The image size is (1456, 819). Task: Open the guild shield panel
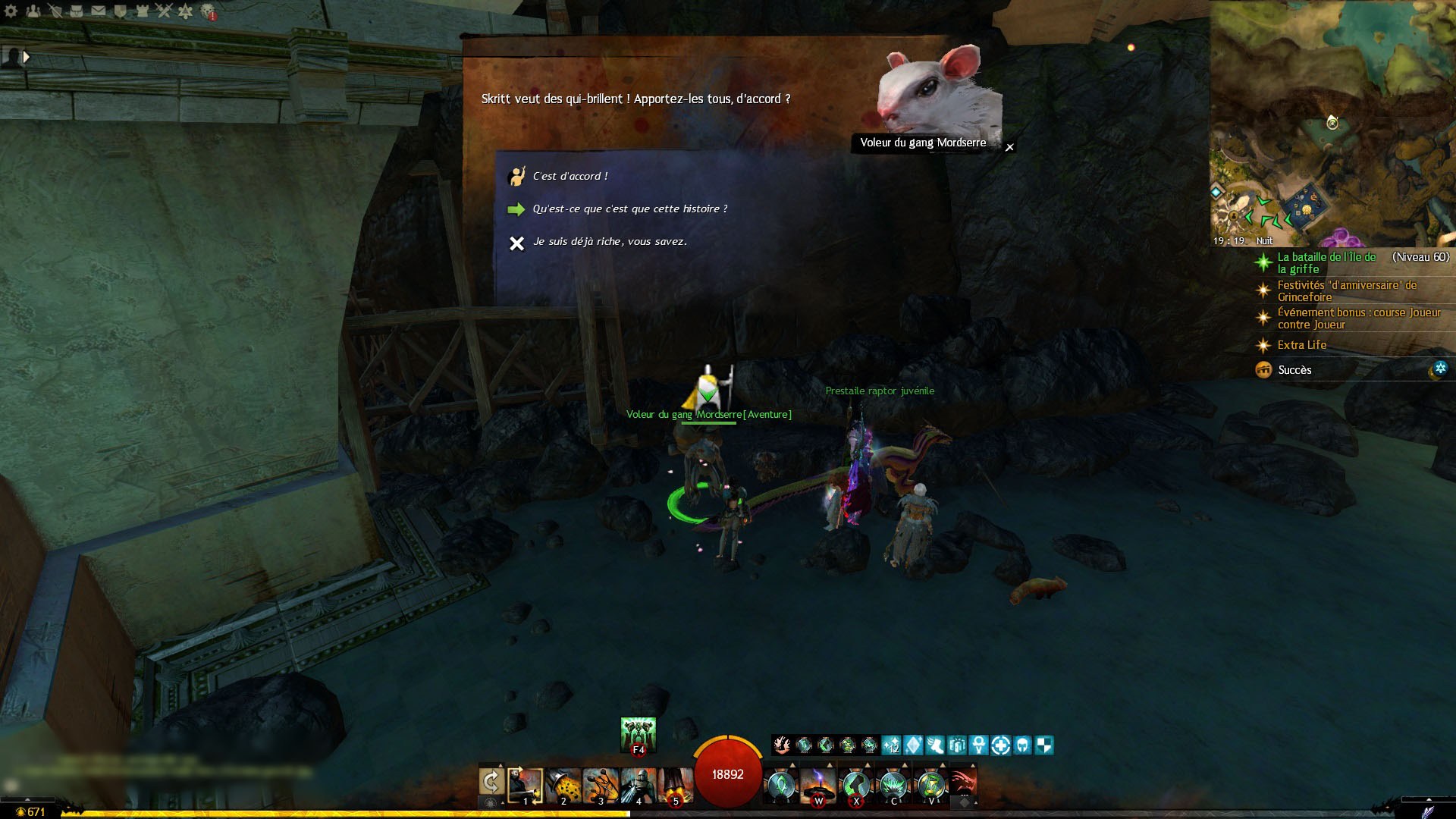tap(120, 11)
